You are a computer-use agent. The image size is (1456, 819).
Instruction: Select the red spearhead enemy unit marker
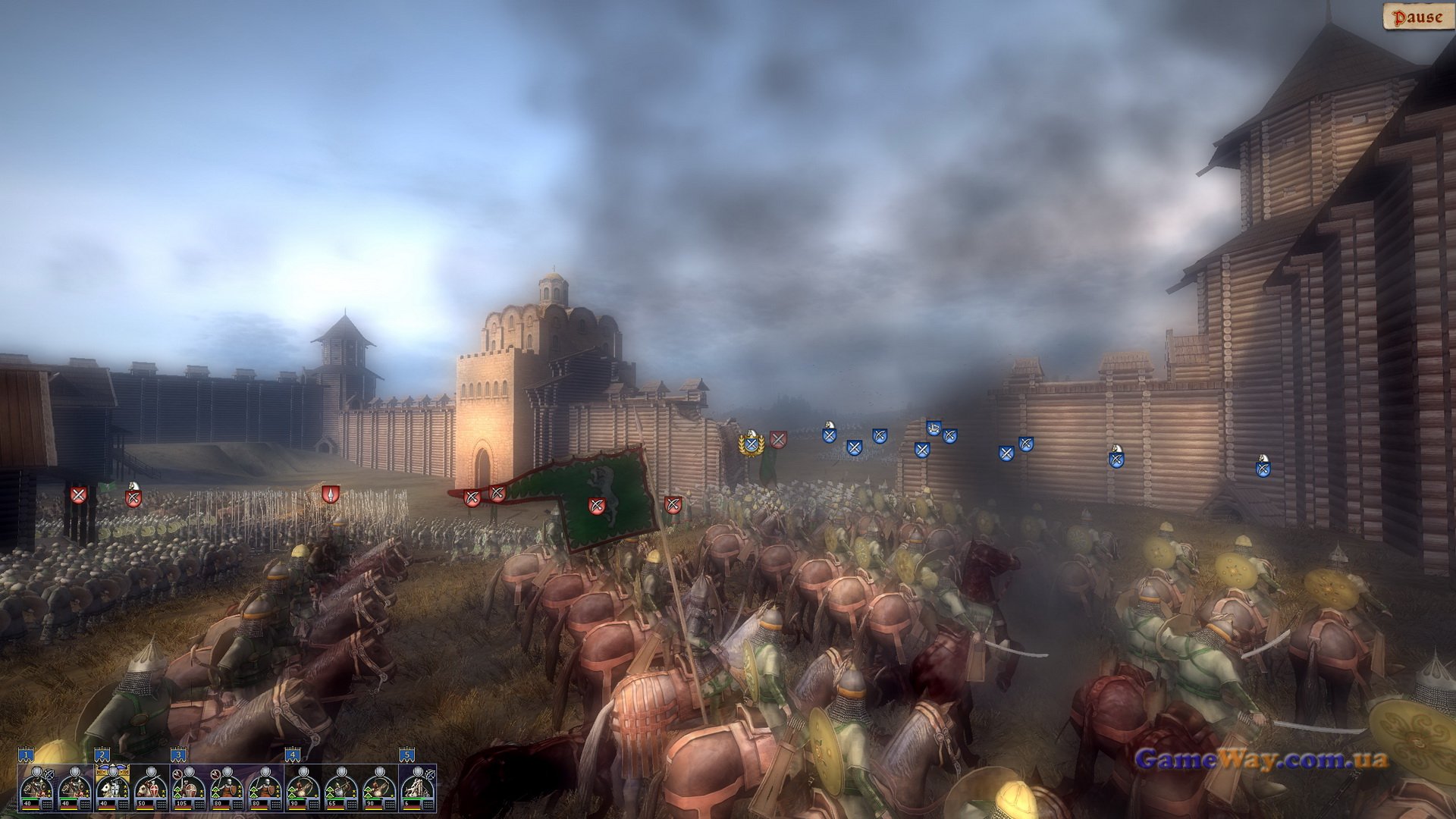tap(329, 494)
